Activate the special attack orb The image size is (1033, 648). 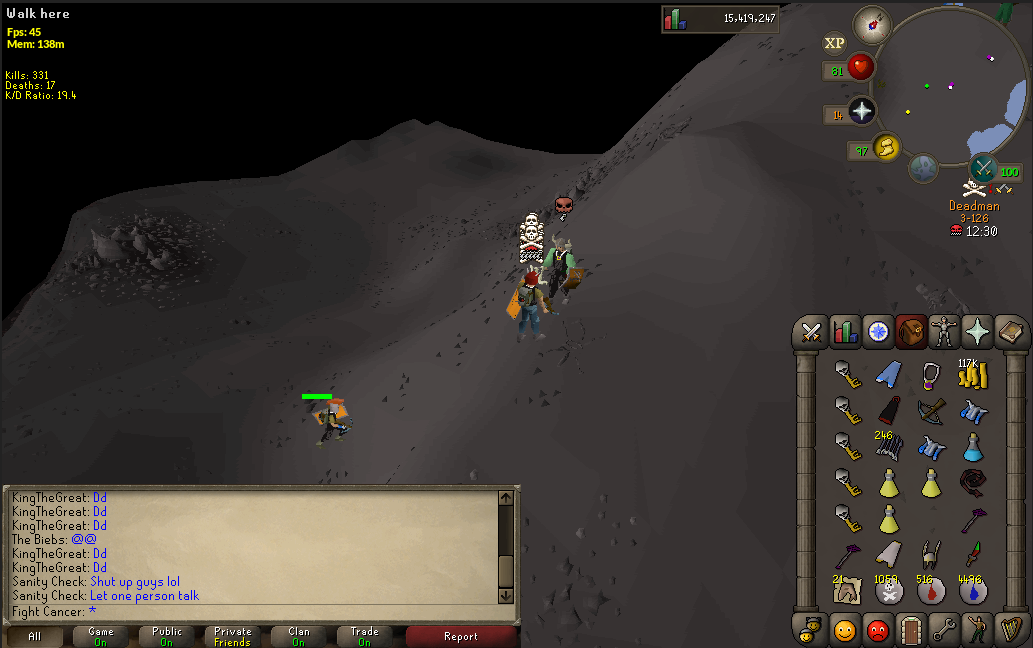point(984,168)
